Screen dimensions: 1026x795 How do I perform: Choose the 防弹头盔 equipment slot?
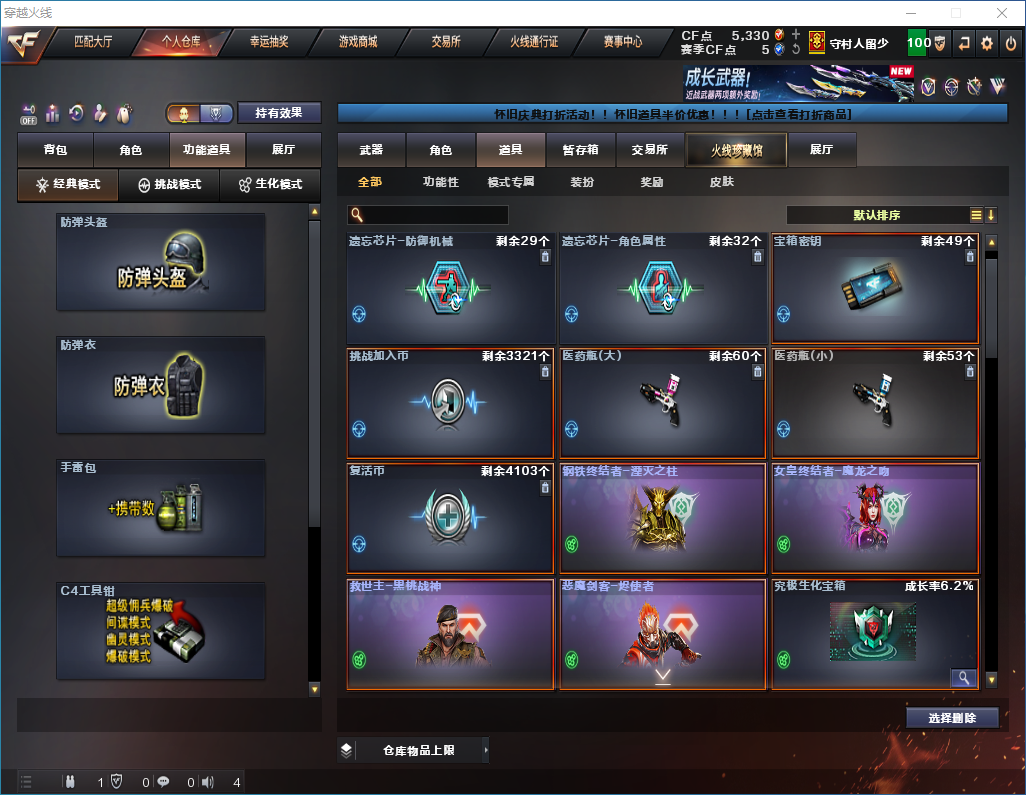point(161,262)
